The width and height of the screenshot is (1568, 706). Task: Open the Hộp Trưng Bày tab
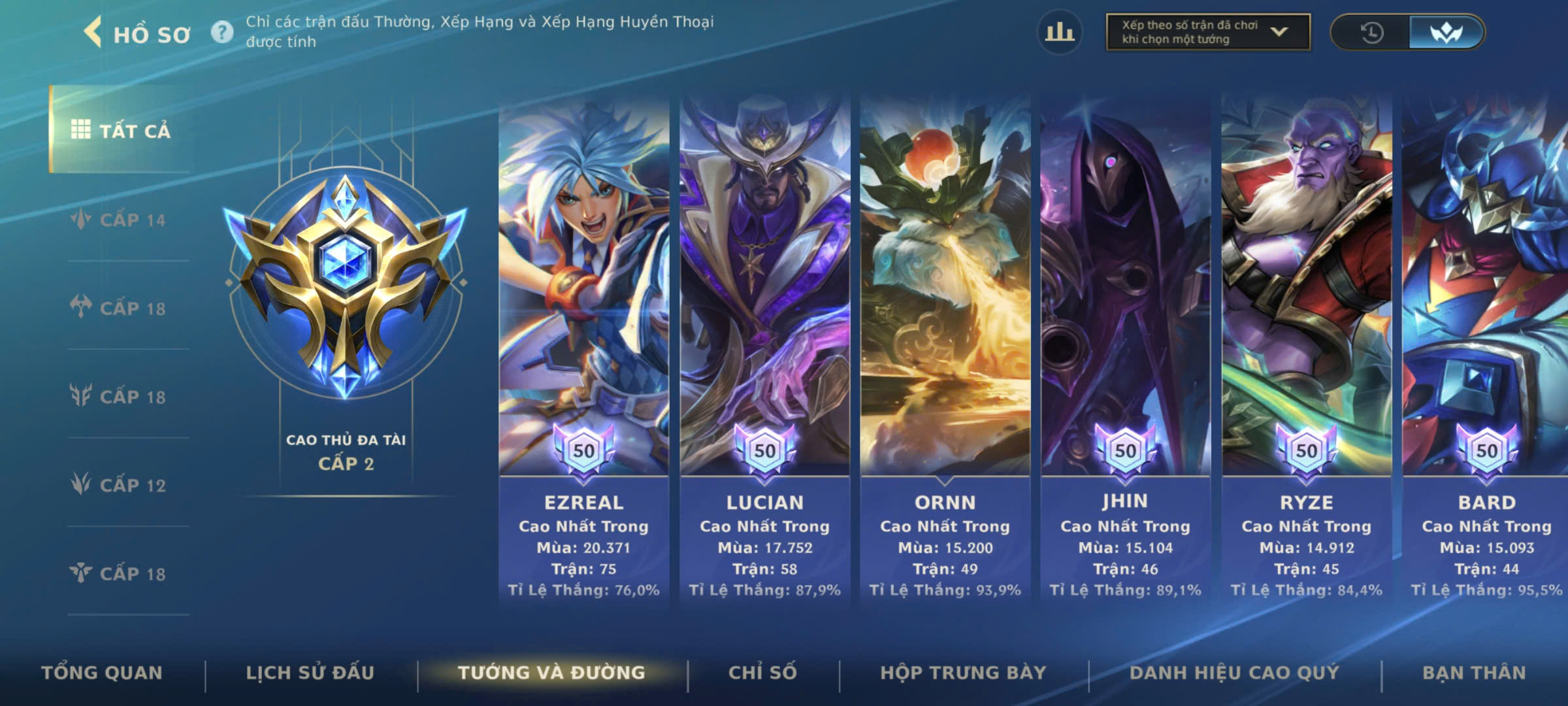(963, 673)
